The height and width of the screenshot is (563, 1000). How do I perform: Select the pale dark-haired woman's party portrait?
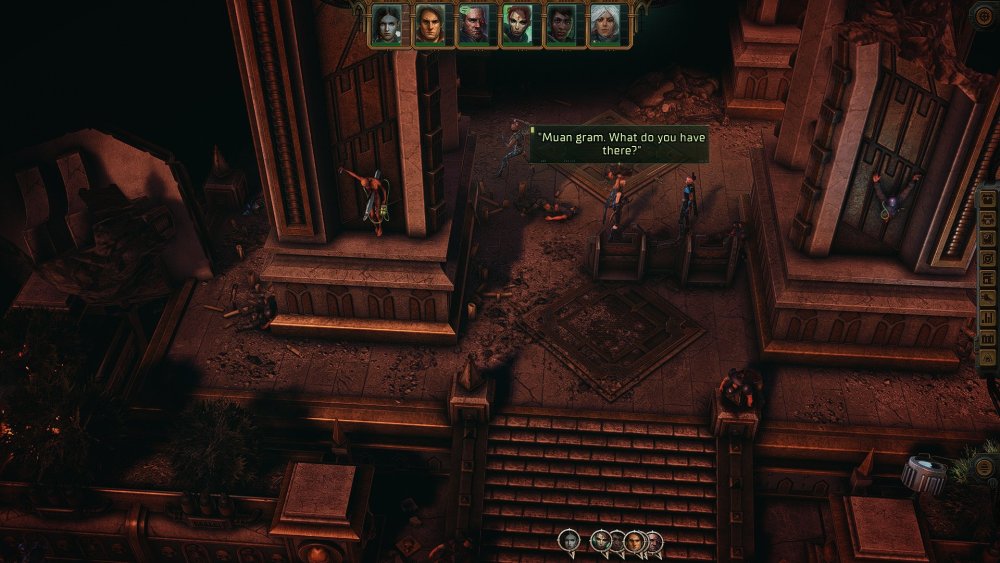pos(386,25)
